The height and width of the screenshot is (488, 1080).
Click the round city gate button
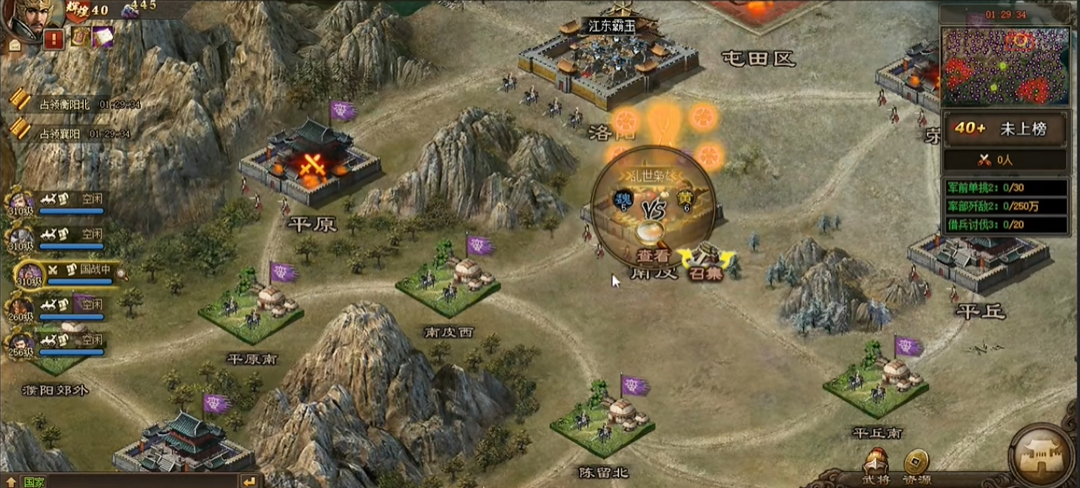click(x=1042, y=455)
